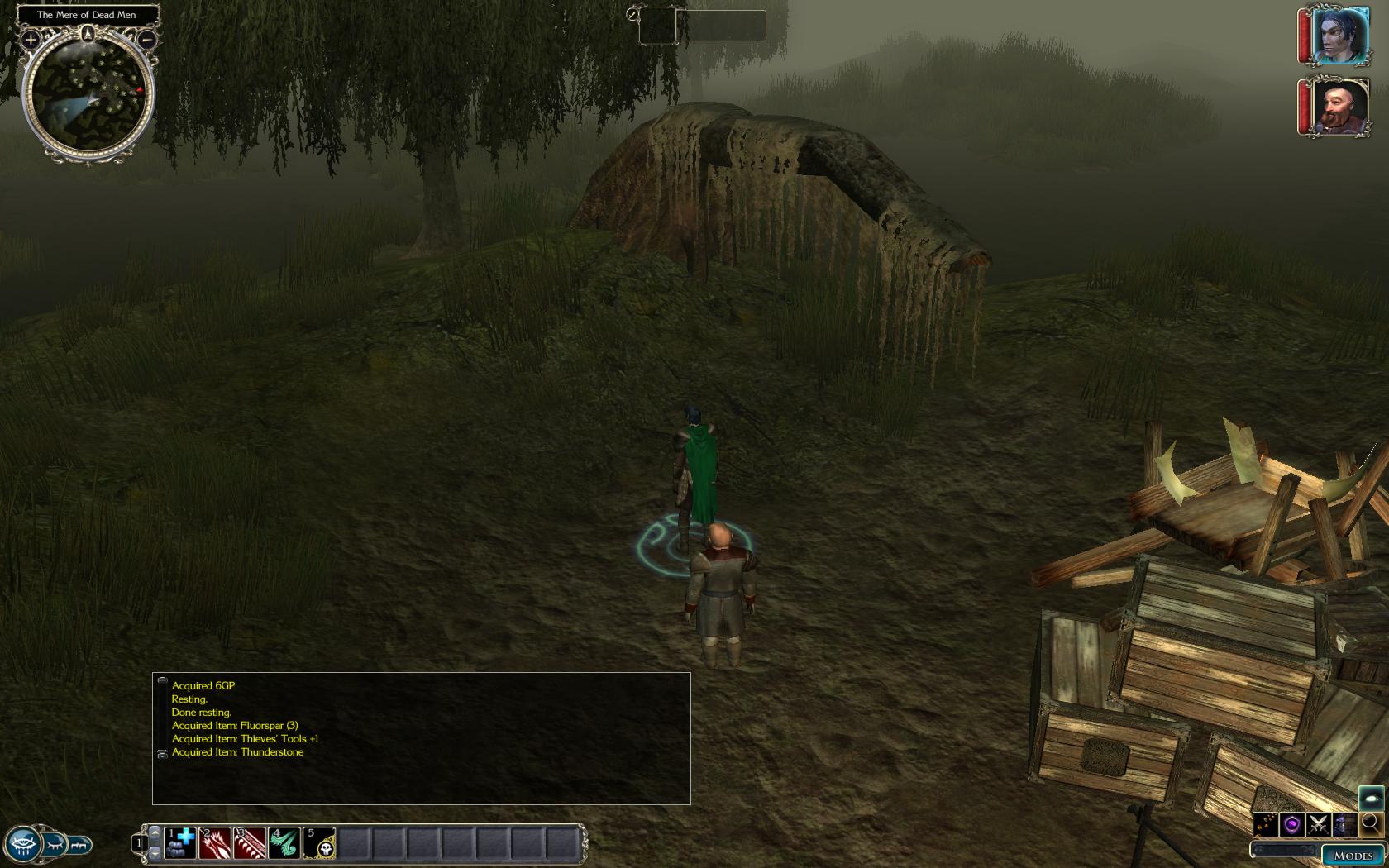Collapse the chat log using its top-left toggle
The width and height of the screenshot is (1389, 868).
pyautogui.click(x=162, y=680)
